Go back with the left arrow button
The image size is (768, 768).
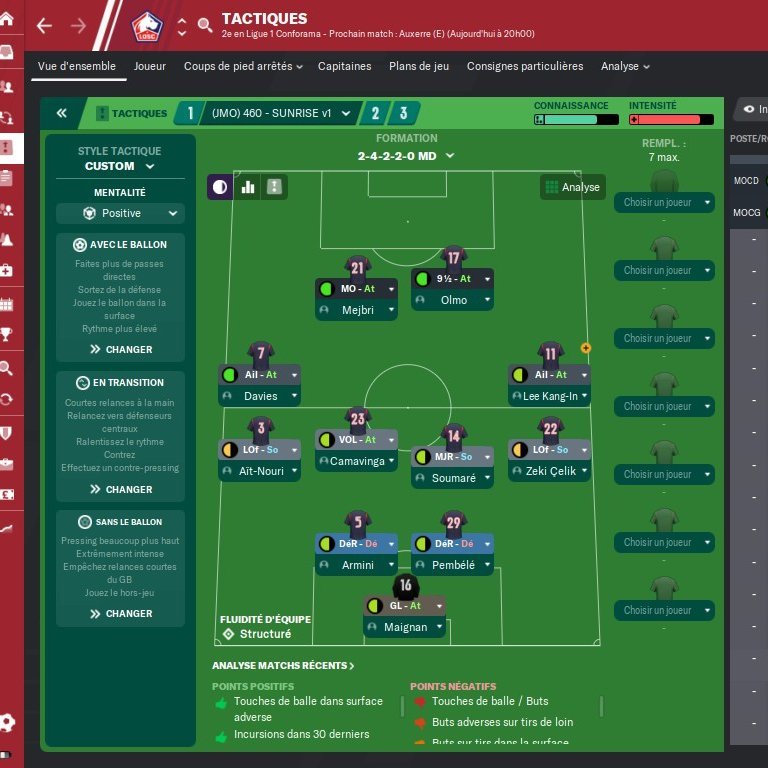(42, 26)
